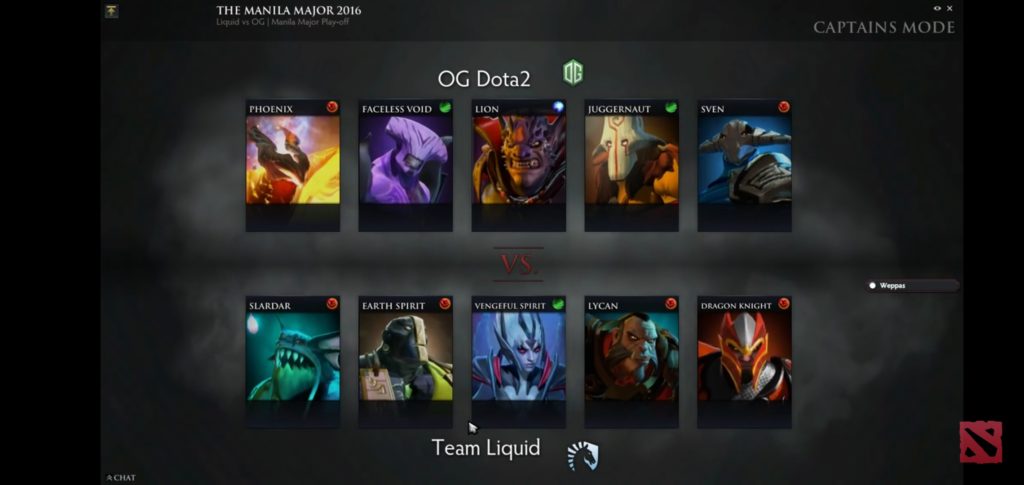Close the draft window with the X
This screenshot has height=485, width=1024.
pos(950,8)
